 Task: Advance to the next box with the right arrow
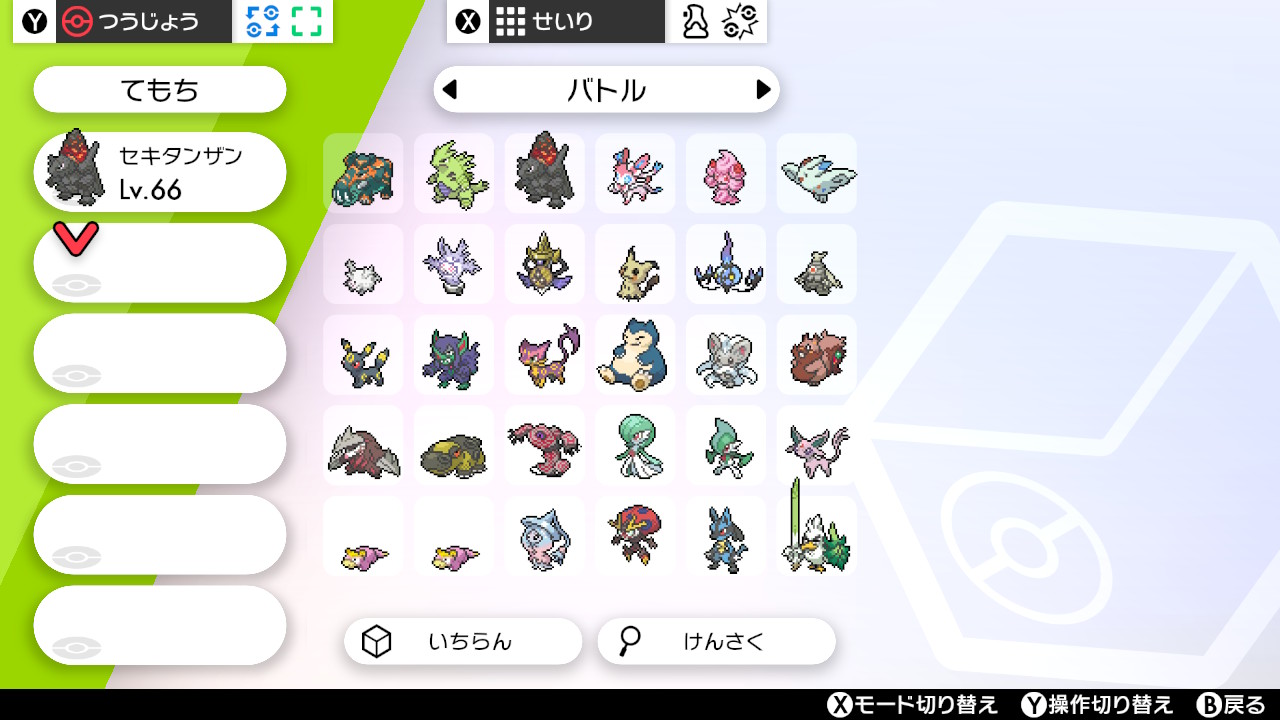click(x=763, y=90)
